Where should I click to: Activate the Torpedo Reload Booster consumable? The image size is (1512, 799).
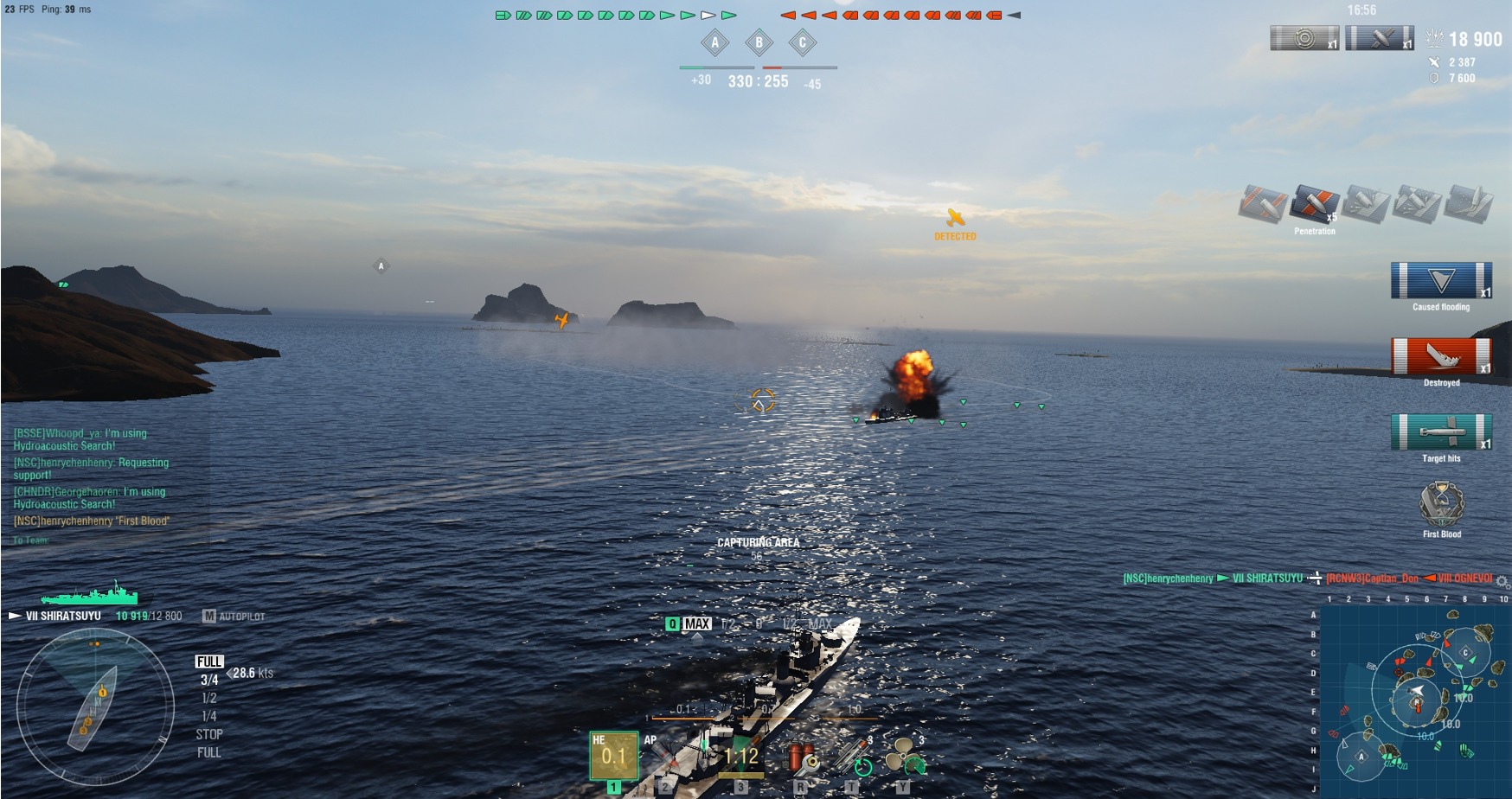[854, 757]
